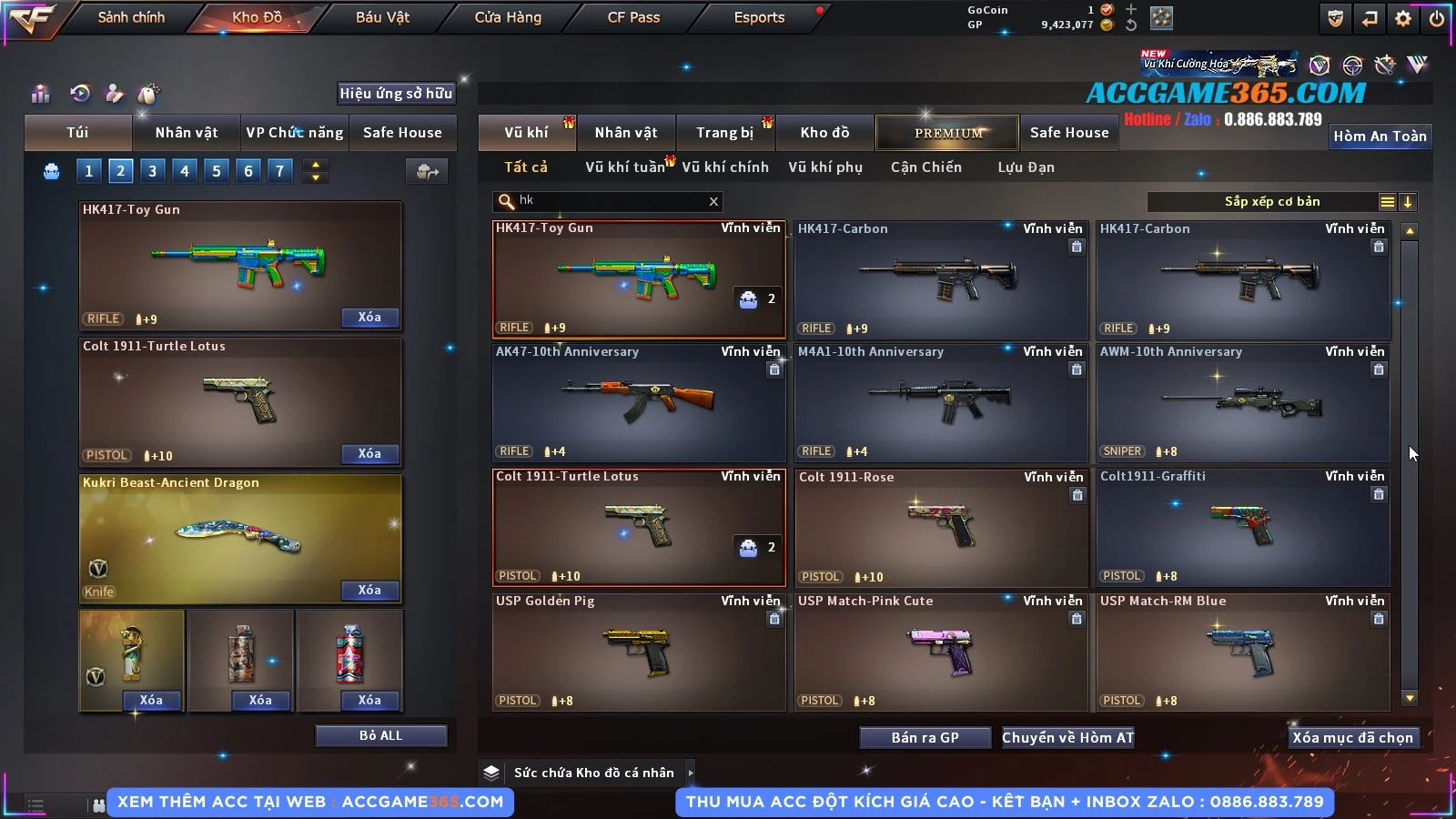This screenshot has height=819, width=1456.
Task: Remove Colt 1911-Turtle Lotus with Xóa
Action: pos(369,453)
